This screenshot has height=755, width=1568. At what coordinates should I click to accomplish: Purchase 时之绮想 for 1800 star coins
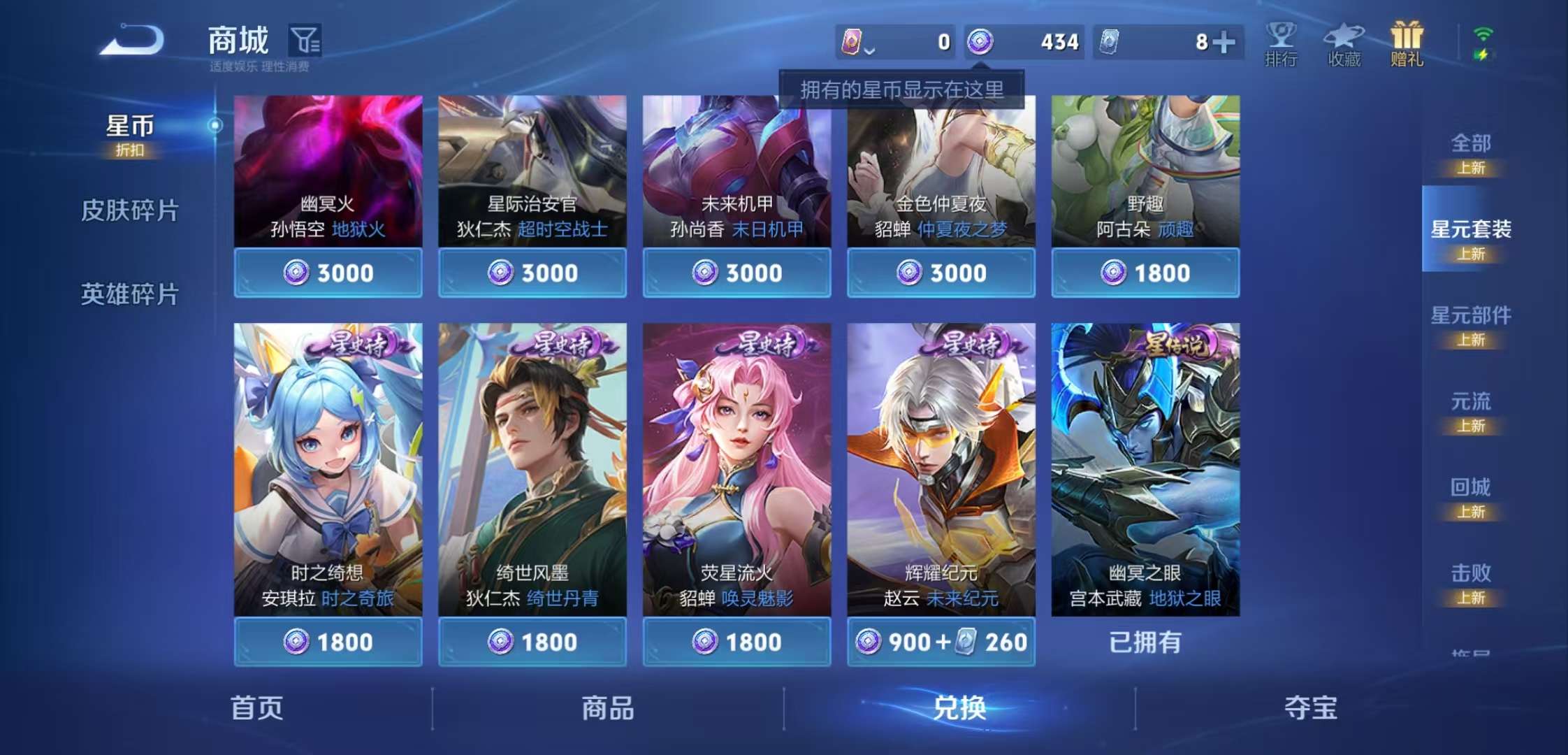pos(328,641)
